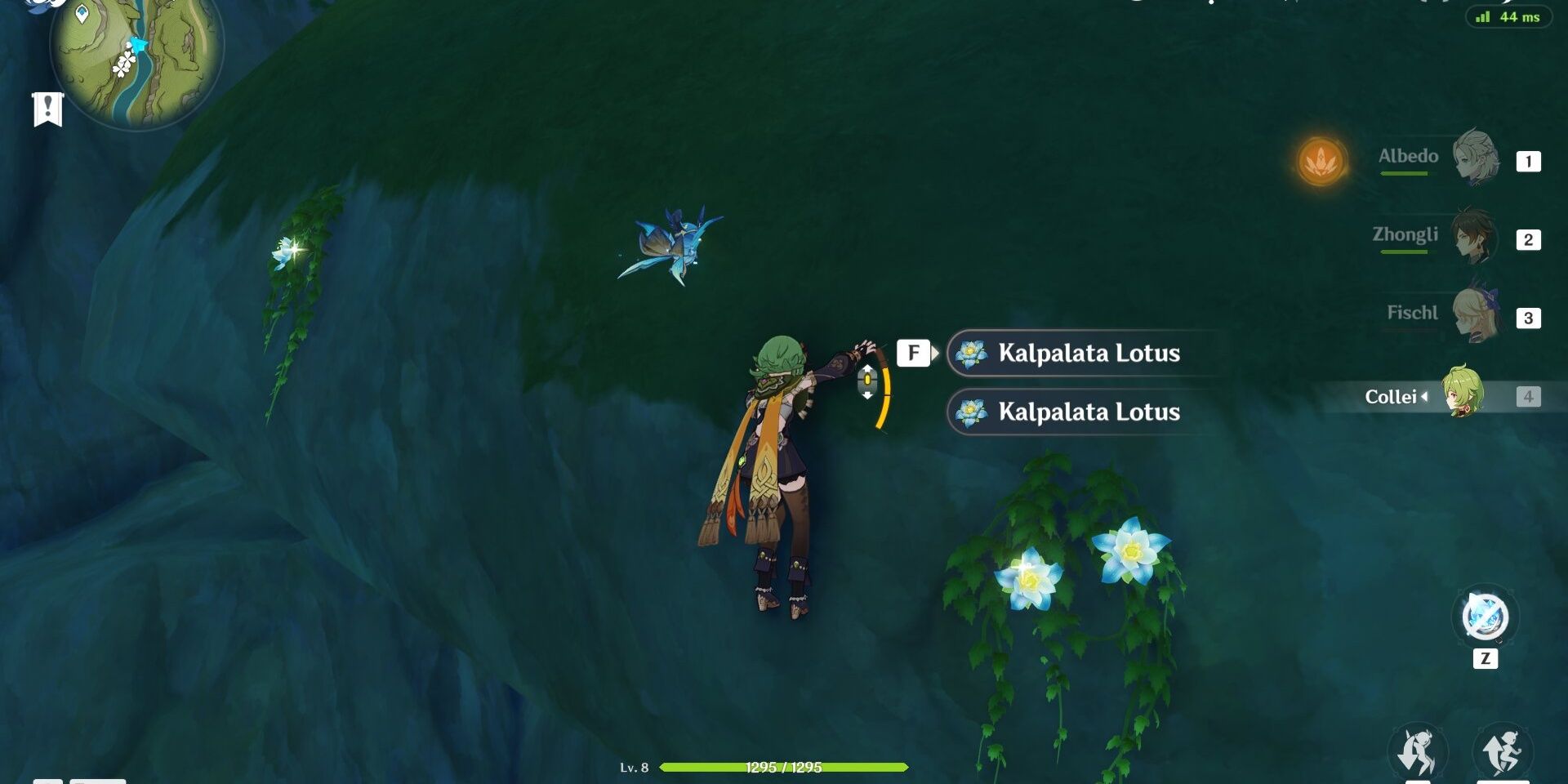Click Collei's health bar at the bottom
Image resolution: width=1568 pixels, height=784 pixels.
point(784,768)
